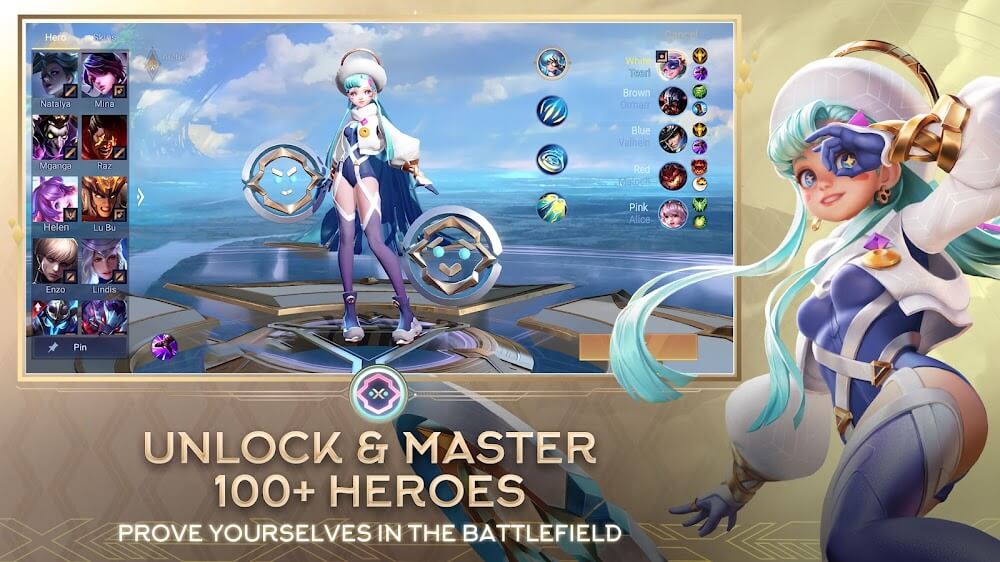Cancel using the top-right Cancel button
Viewport: 1000px width, 562px height.
pyautogui.click(x=681, y=35)
